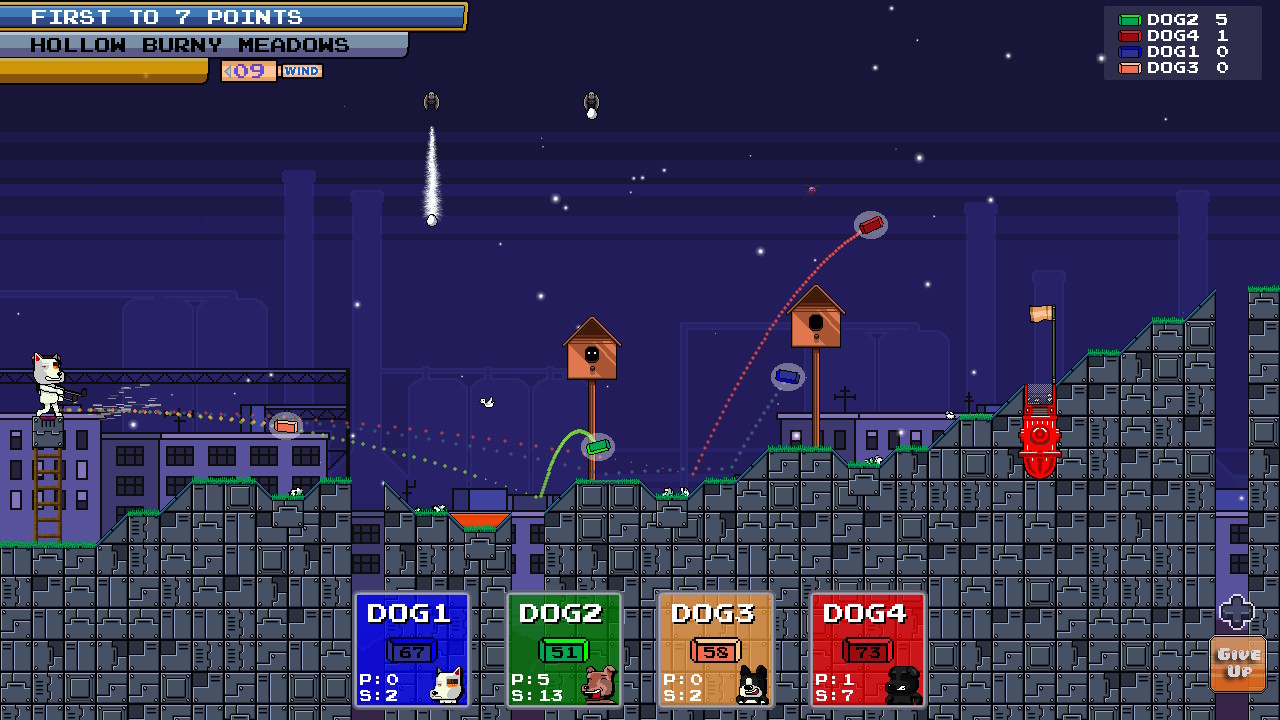Click DOG2's health capsule showing 51

[x=563, y=650]
